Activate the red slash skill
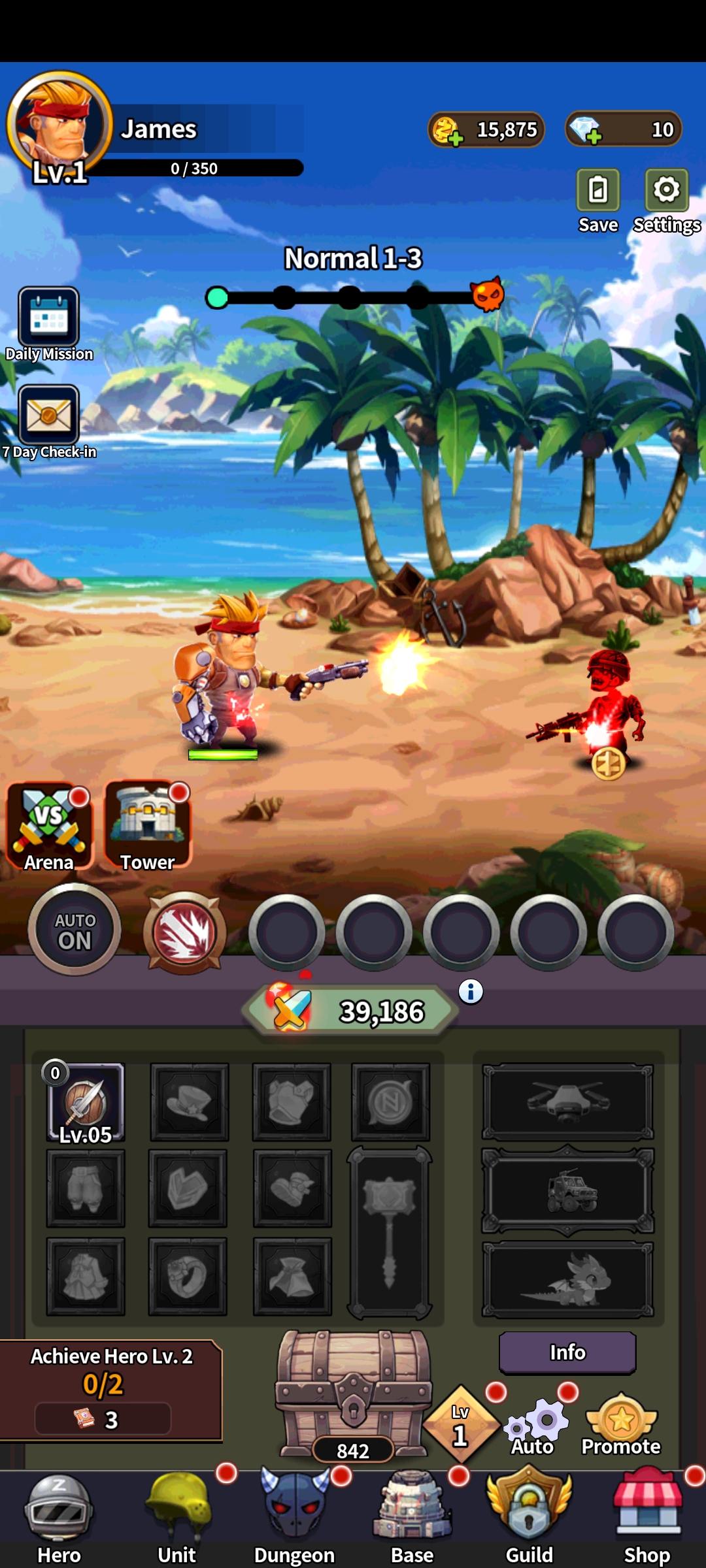The height and width of the screenshot is (1568, 706). click(x=185, y=933)
